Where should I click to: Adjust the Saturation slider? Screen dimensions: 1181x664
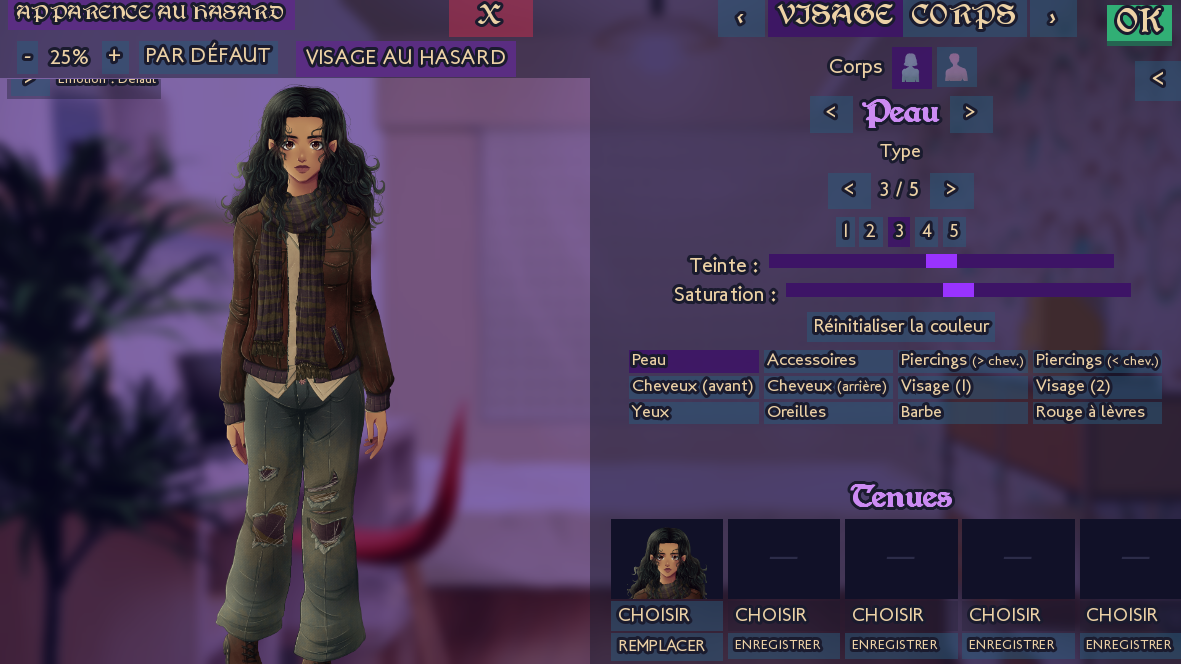click(x=958, y=290)
